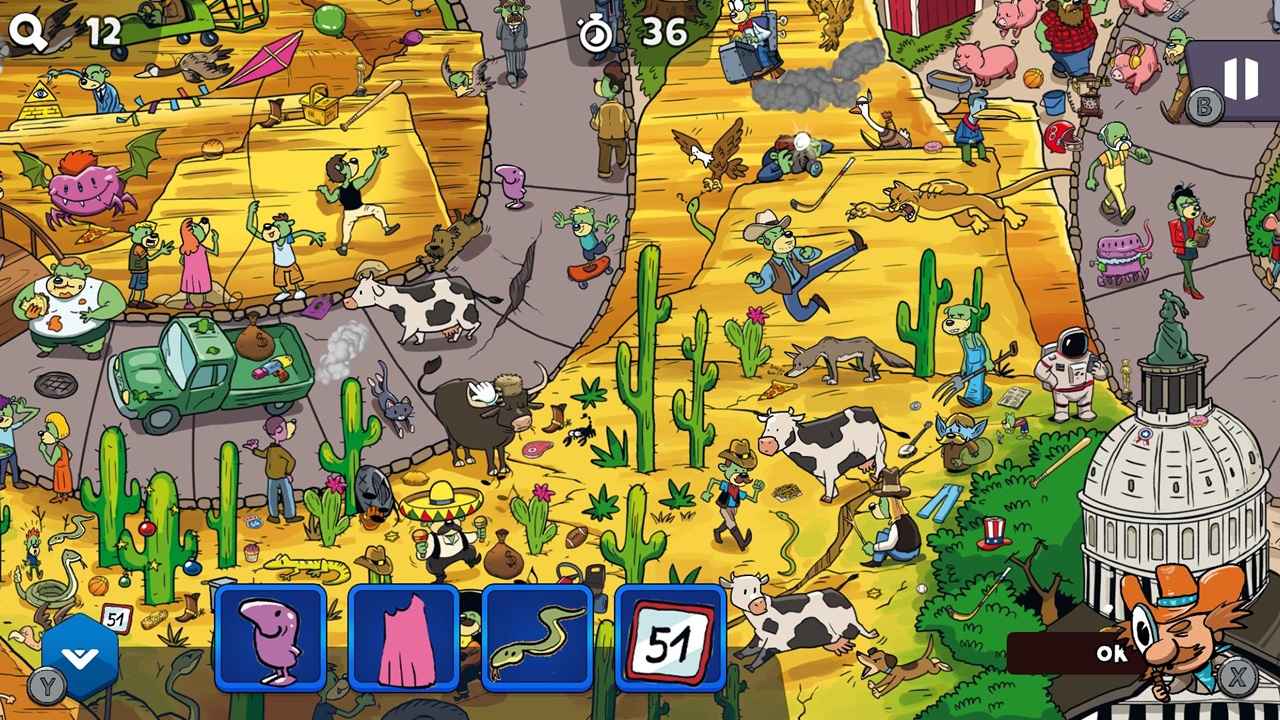Screen dimensions: 1280x720
Task: Click the stopwatch timer icon
Action: point(597,31)
